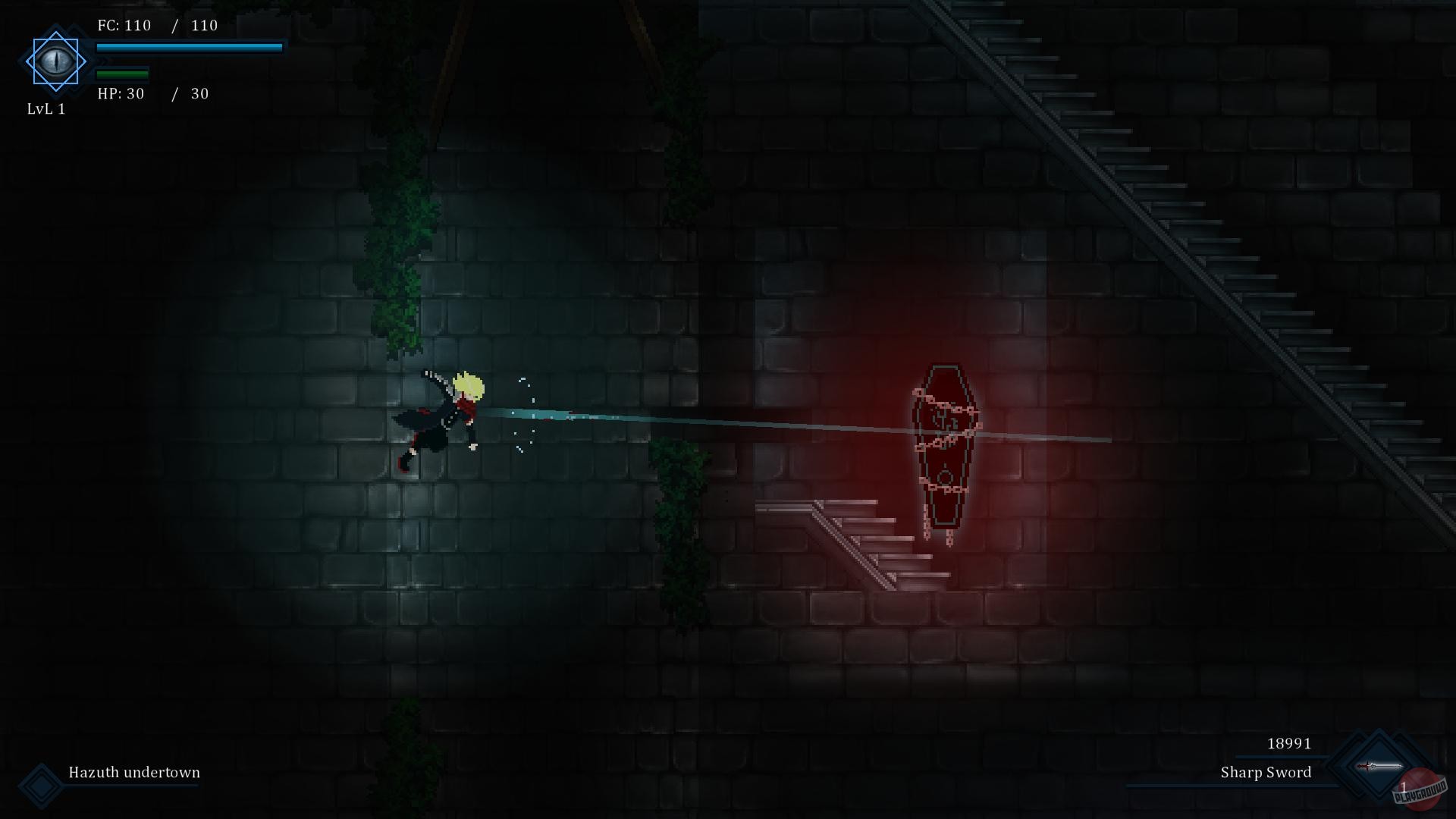
Task: Select the Sharp Sword weapon icon
Action: (1379, 765)
